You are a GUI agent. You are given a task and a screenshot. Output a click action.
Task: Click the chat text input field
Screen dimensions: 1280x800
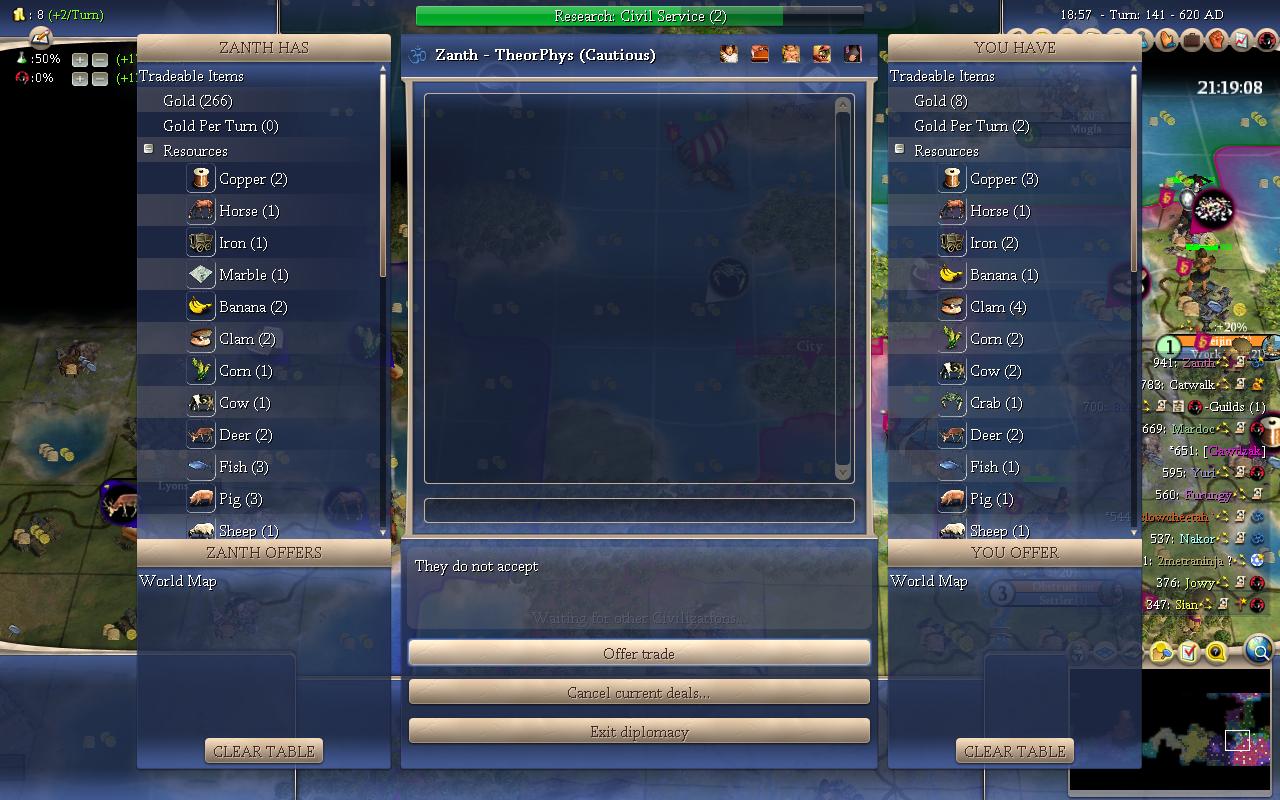(639, 510)
